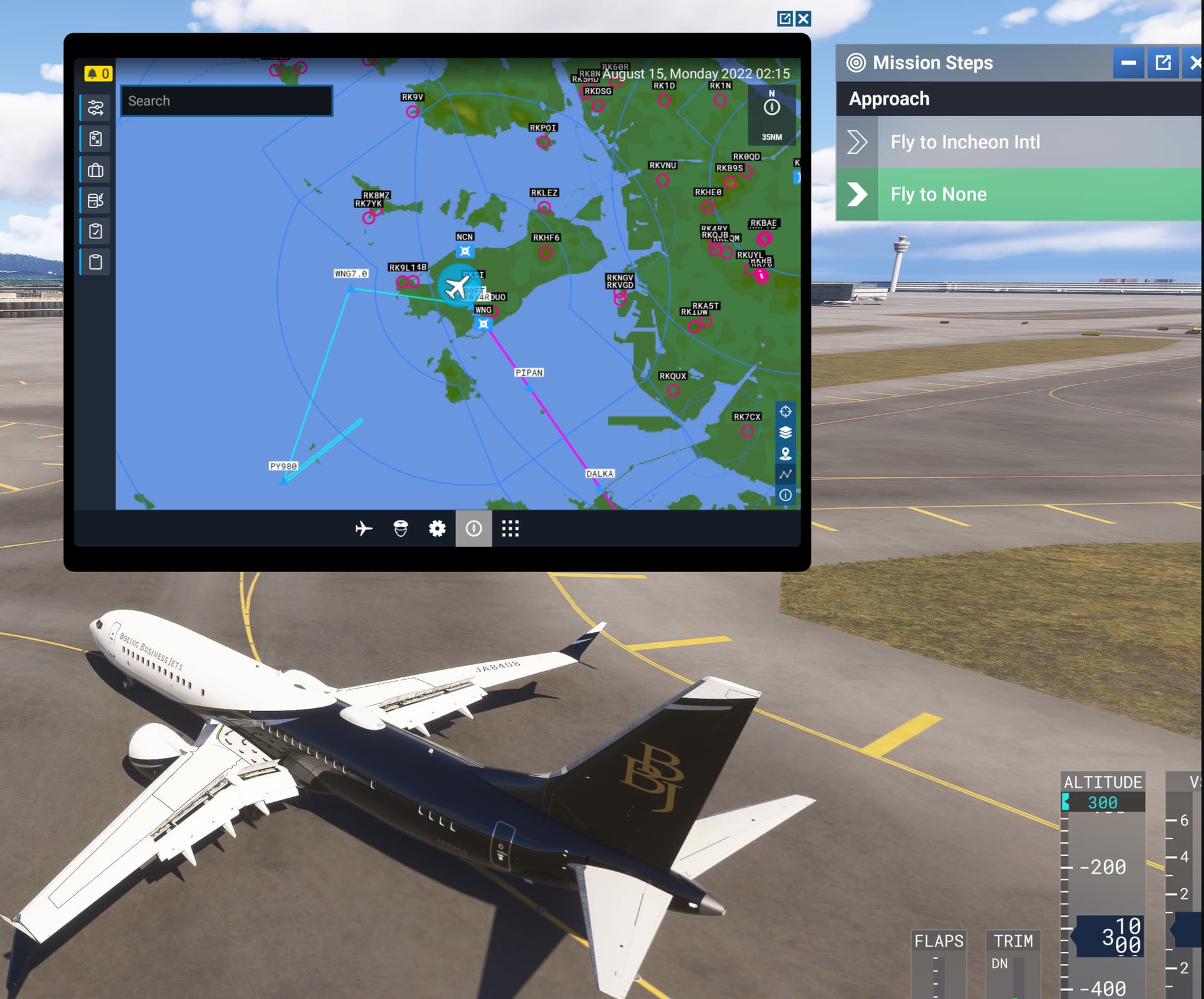This screenshot has height=999, width=1204.
Task: Toggle the notifications bell indicator
Action: 98,73
